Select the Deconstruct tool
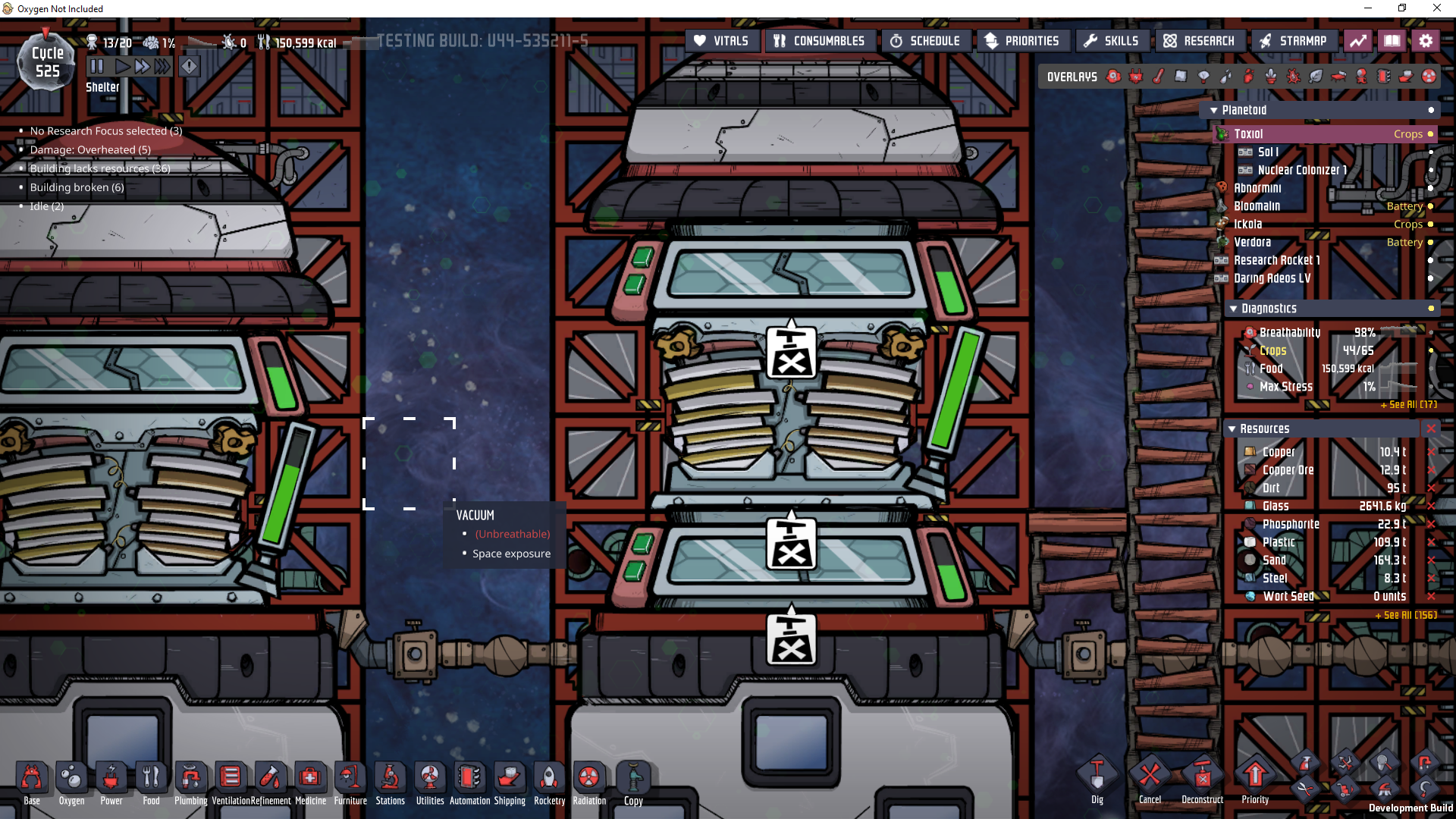 point(1202,778)
